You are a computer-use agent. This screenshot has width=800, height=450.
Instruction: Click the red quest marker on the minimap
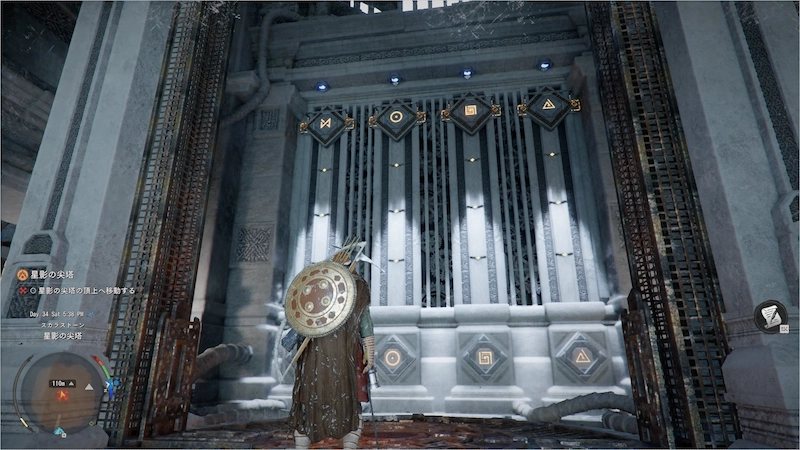(x=63, y=394)
